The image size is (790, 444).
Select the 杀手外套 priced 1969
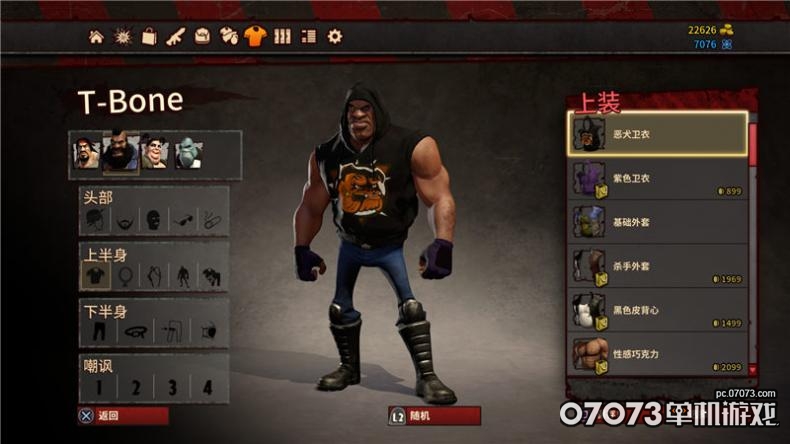(x=658, y=266)
